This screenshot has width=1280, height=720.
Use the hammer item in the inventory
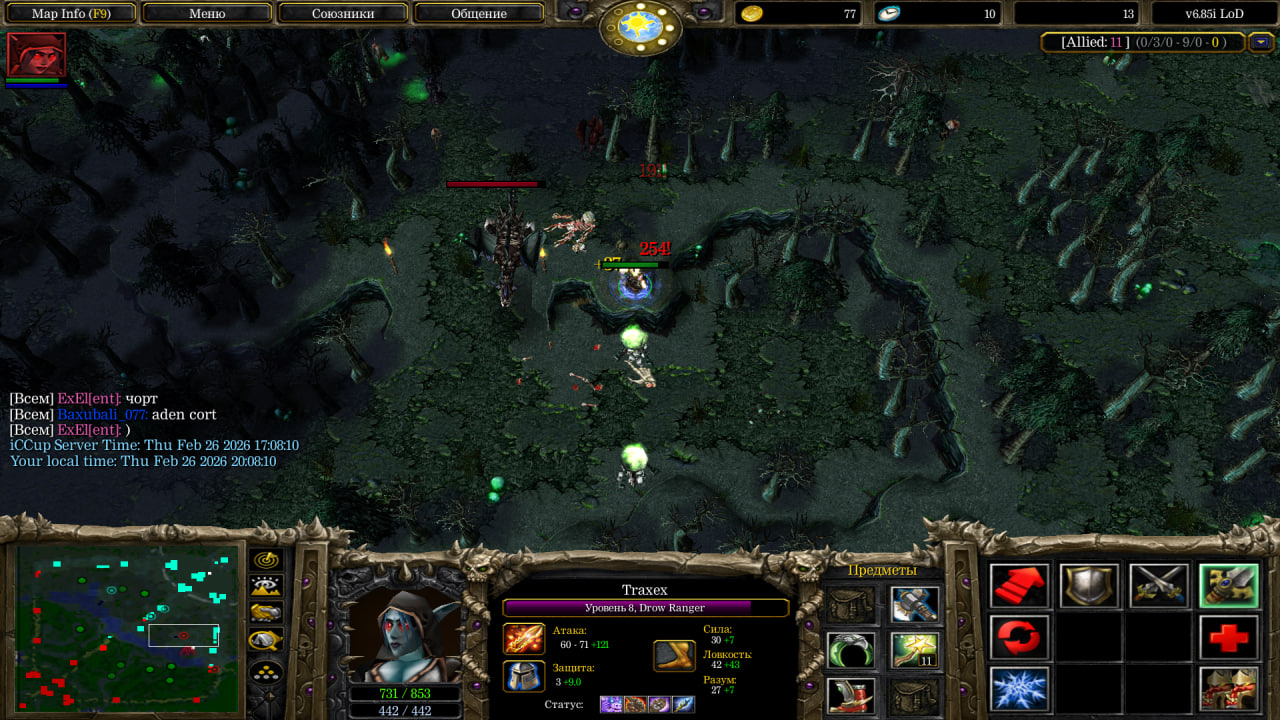[915, 603]
